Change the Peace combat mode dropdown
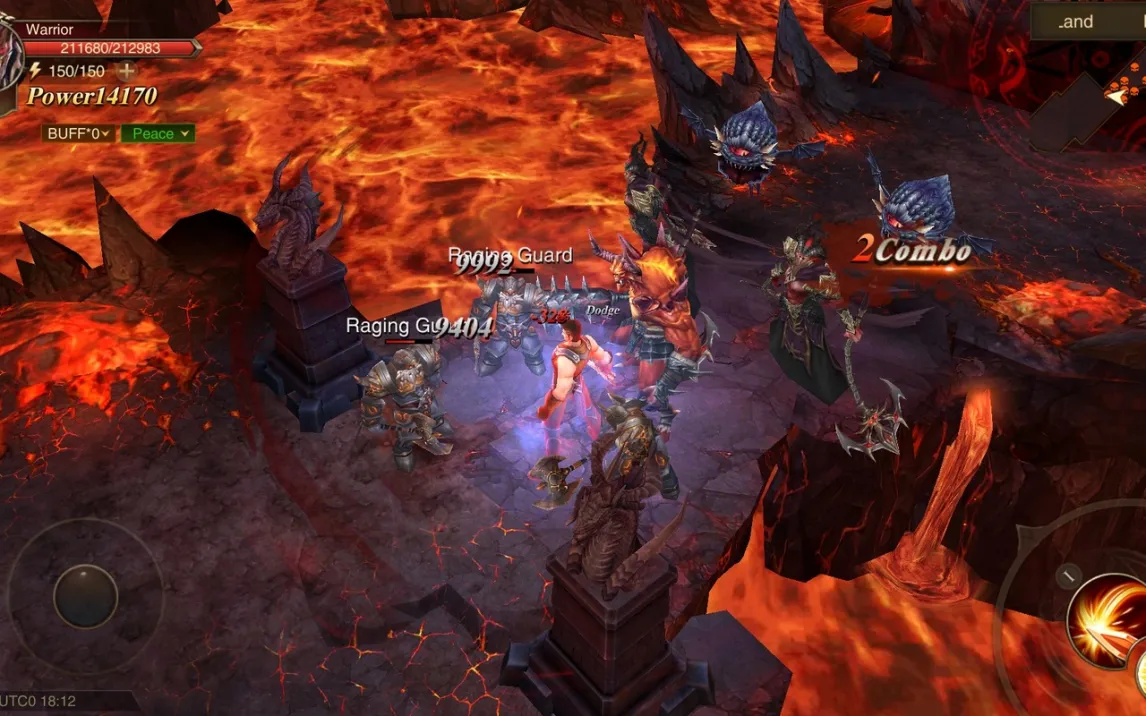The height and width of the screenshot is (716, 1146). click(158, 133)
